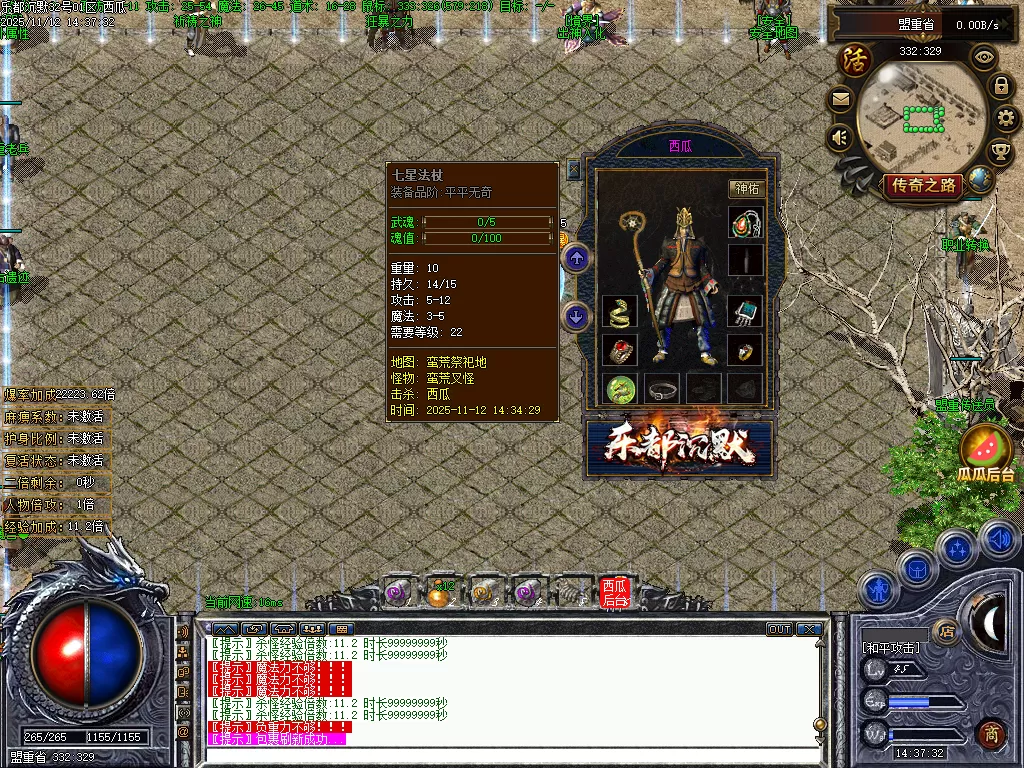Open the 传奇之路 menu
The height and width of the screenshot is (768, 1024).
coord(922,185)
